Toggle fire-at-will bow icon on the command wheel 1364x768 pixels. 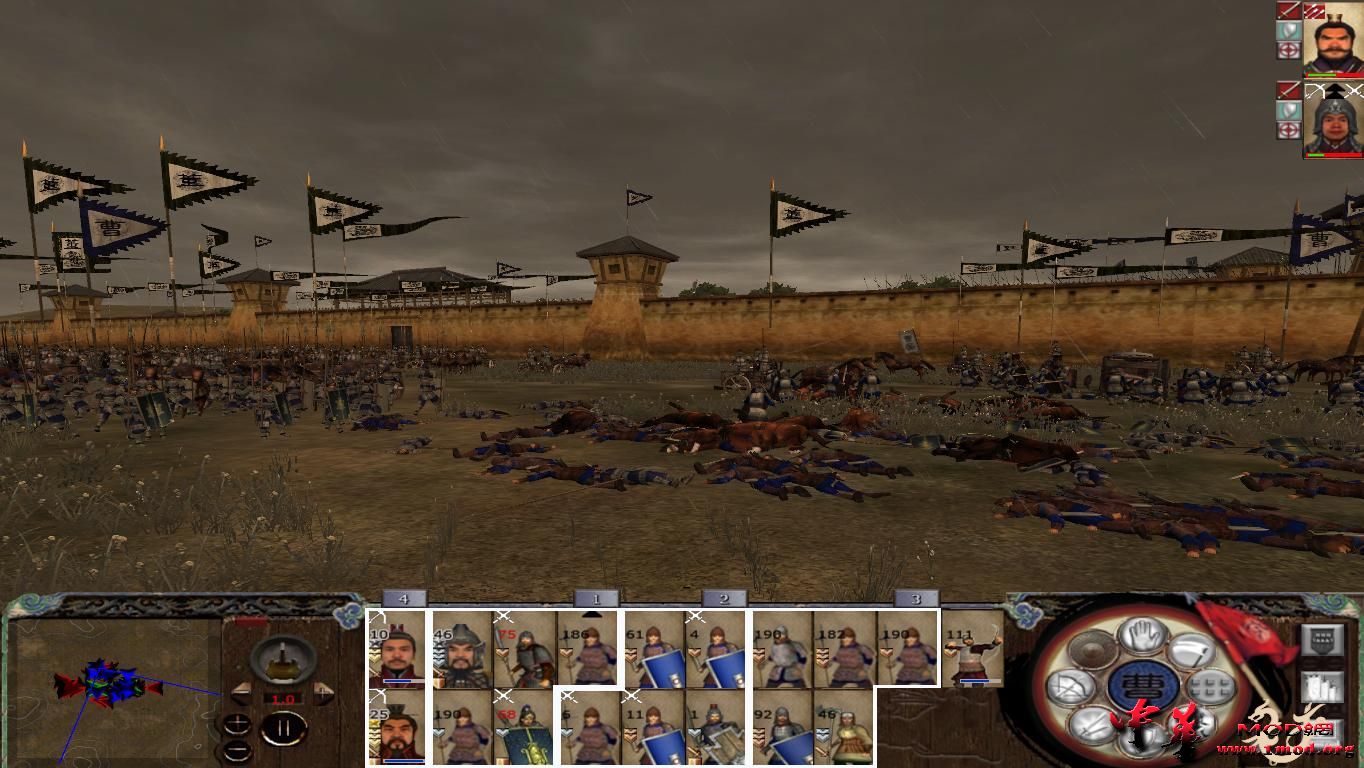tap(1072, 686)
